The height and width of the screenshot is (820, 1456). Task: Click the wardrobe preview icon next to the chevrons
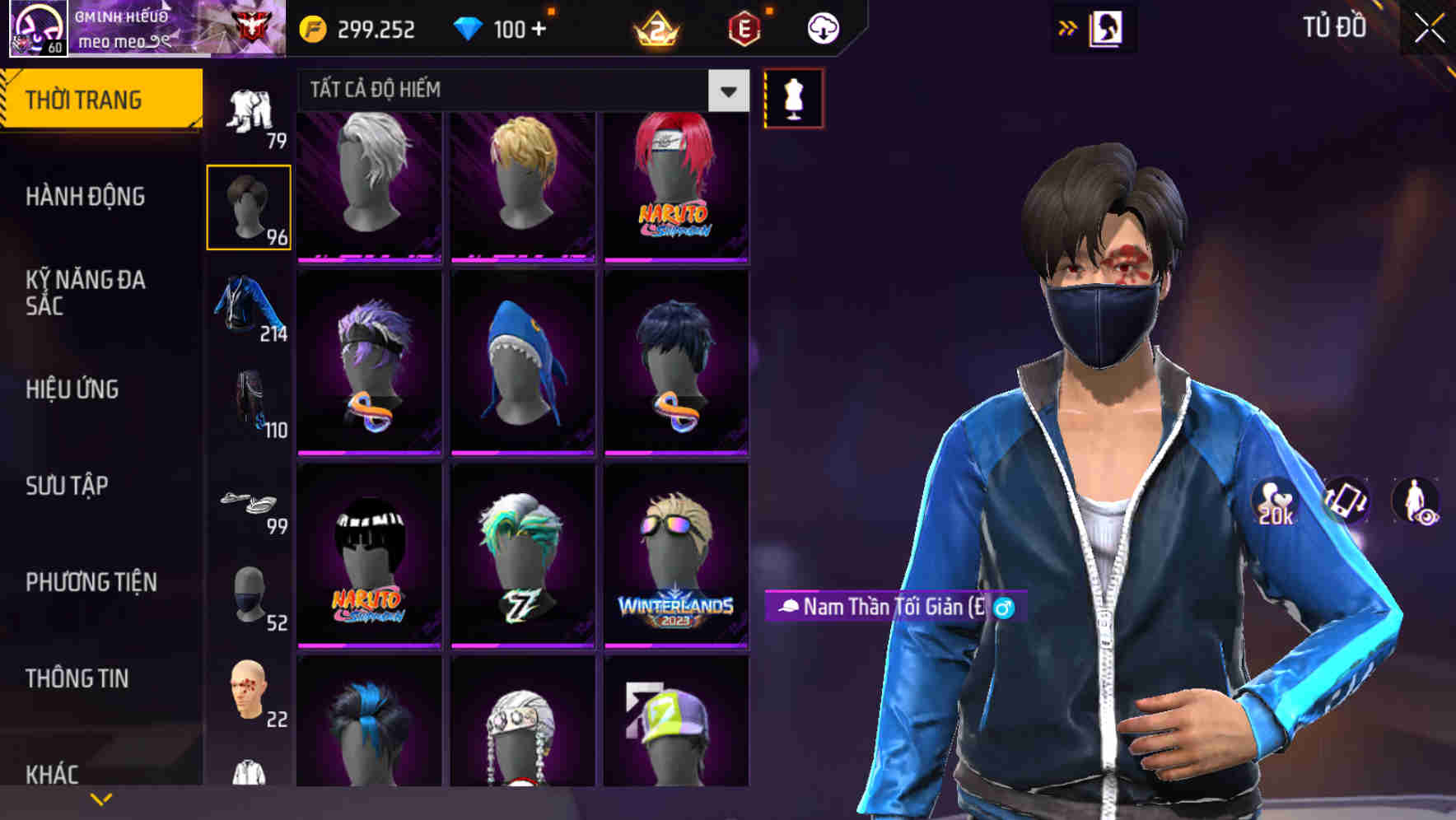tap(1105, 26)
